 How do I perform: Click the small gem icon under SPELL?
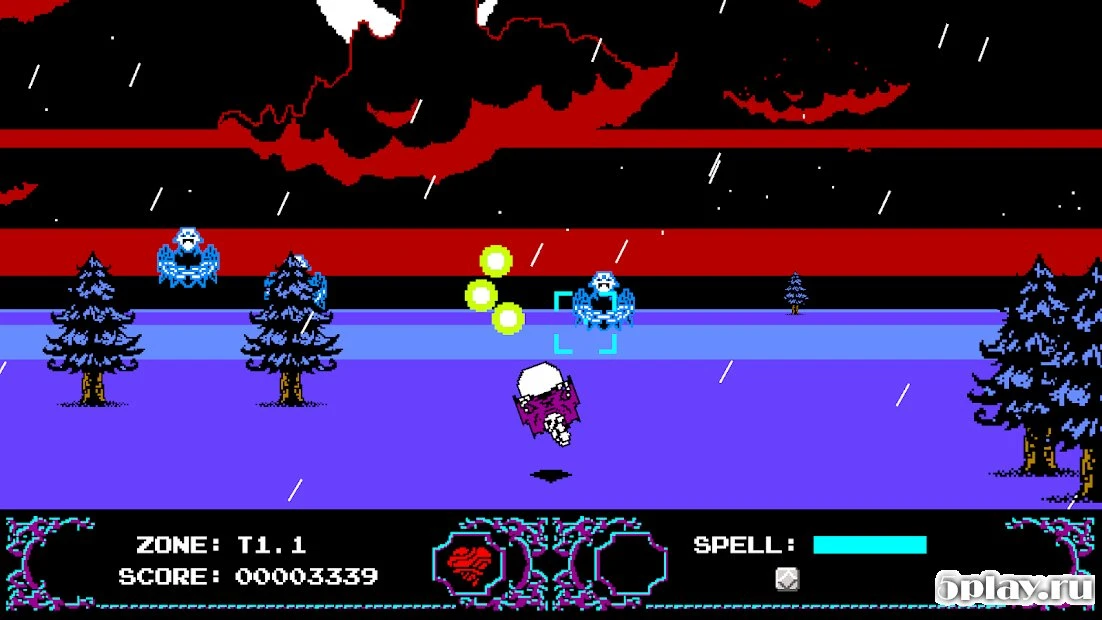pos(788,579)
